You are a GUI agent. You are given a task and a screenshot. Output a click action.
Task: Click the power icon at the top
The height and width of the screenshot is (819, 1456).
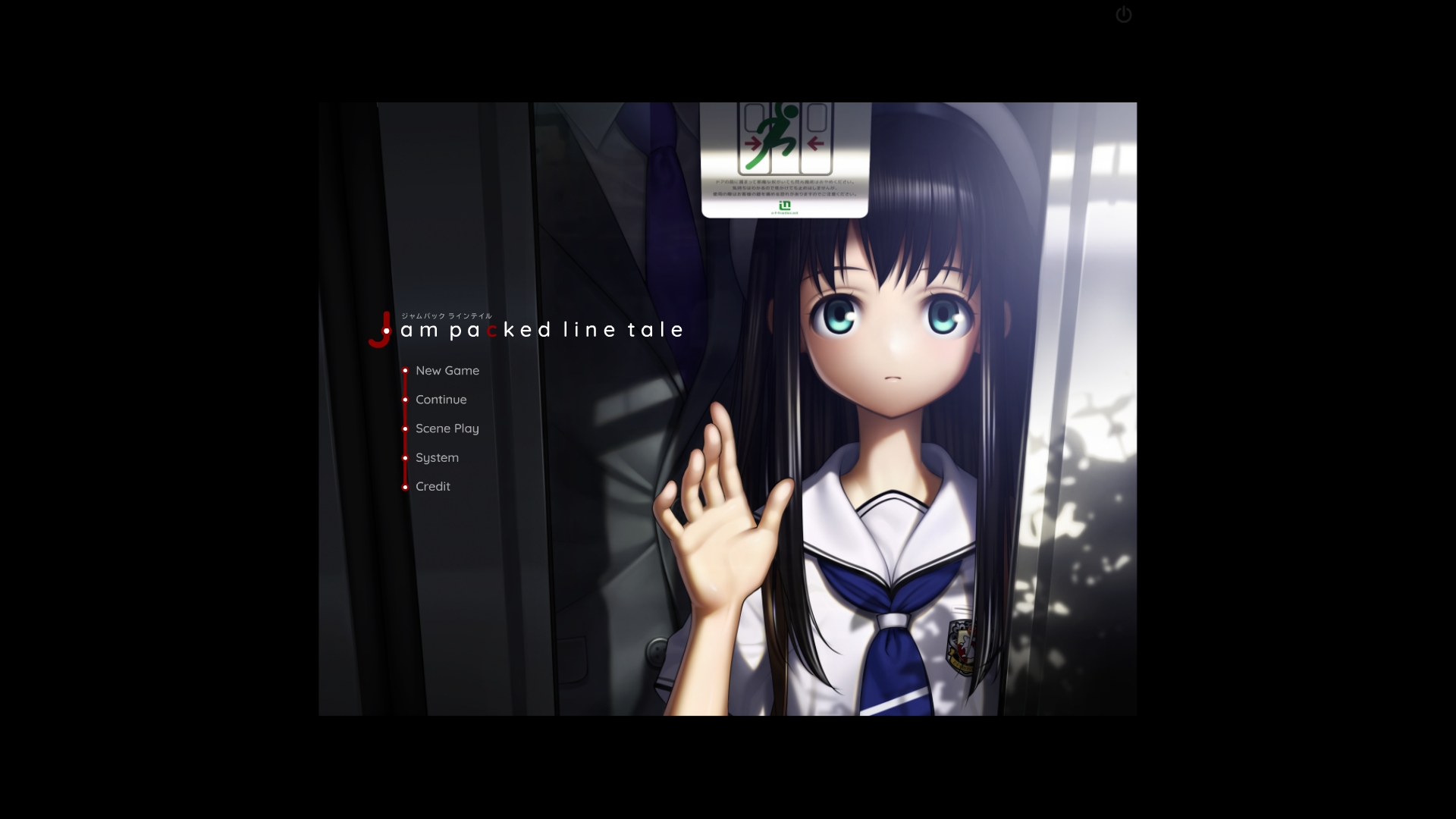click(1123, 15)
